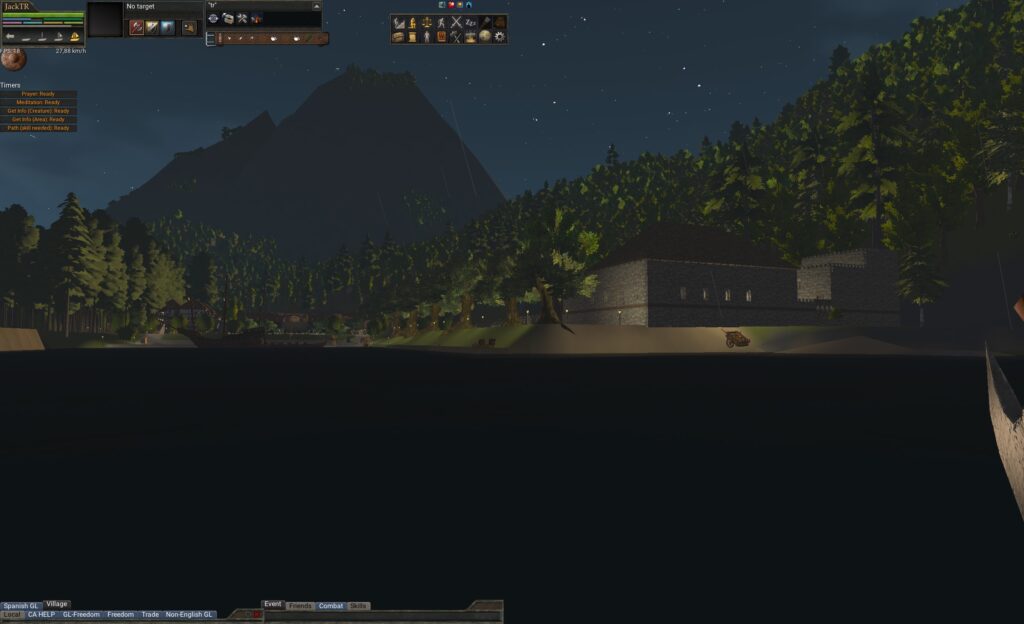The width and height of the screenshot is (1024, 624).
Task: Click the gear settings icon
Action: 500,37
